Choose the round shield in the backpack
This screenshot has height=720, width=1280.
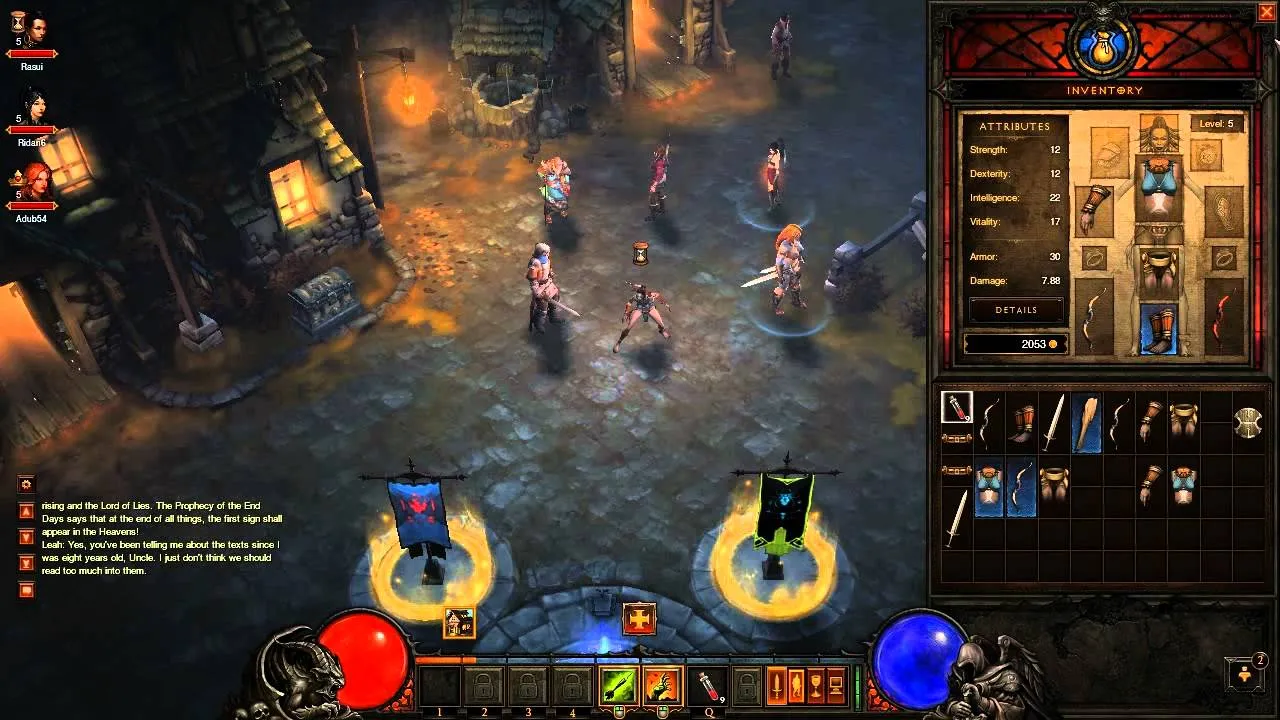[x=1248, y=423]
